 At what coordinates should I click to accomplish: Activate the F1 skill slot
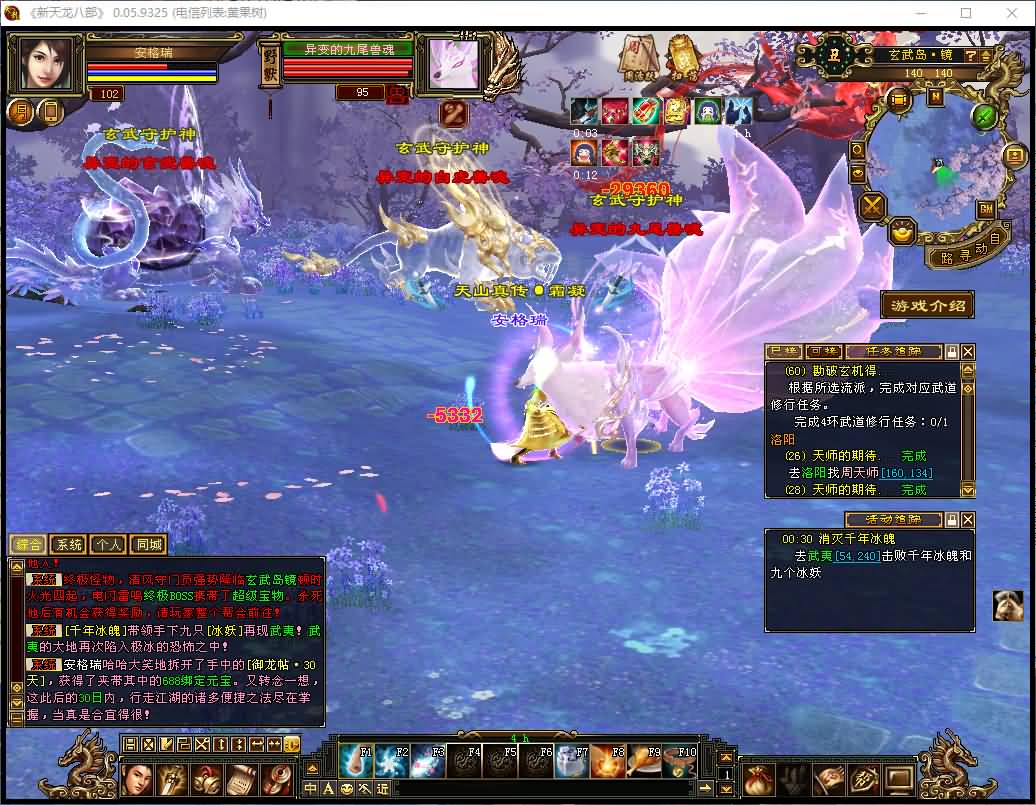pos(356,762)
